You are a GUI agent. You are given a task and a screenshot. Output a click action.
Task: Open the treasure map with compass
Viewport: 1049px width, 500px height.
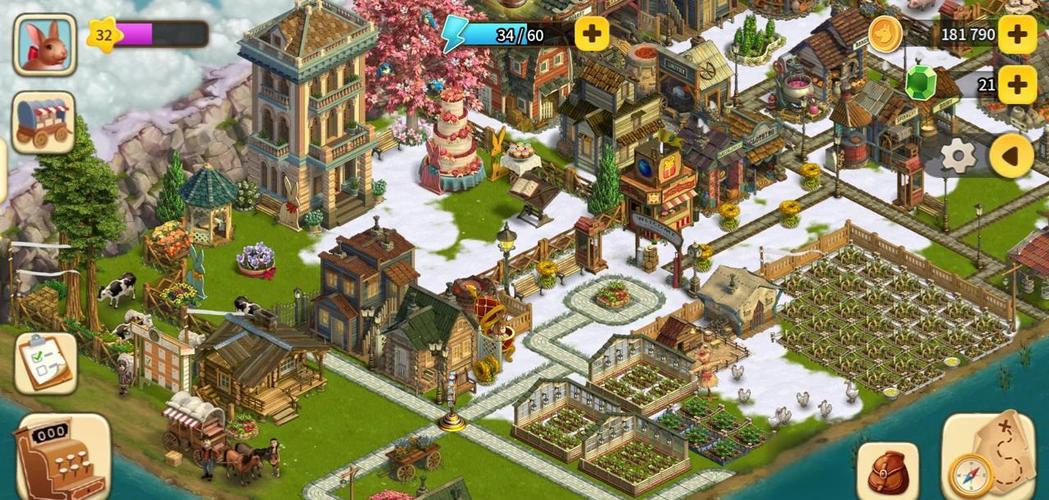(x=989, y=456)
